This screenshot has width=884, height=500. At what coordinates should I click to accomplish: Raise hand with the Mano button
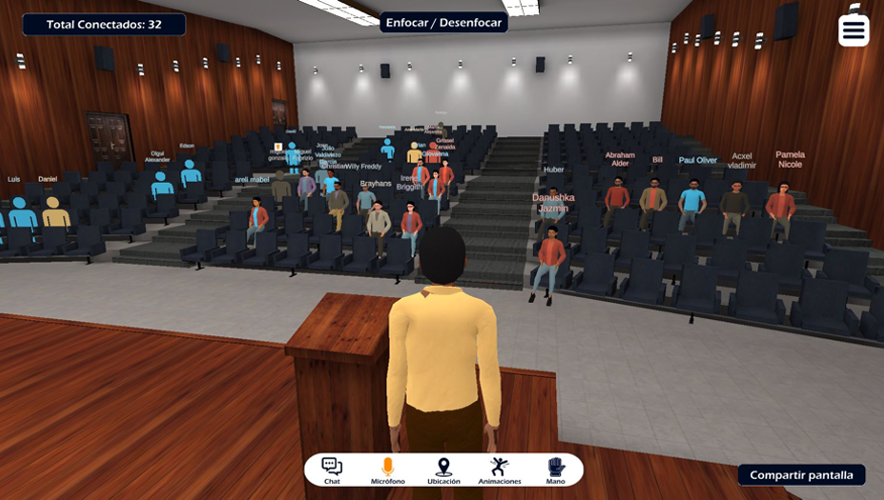tap(555, 470)
